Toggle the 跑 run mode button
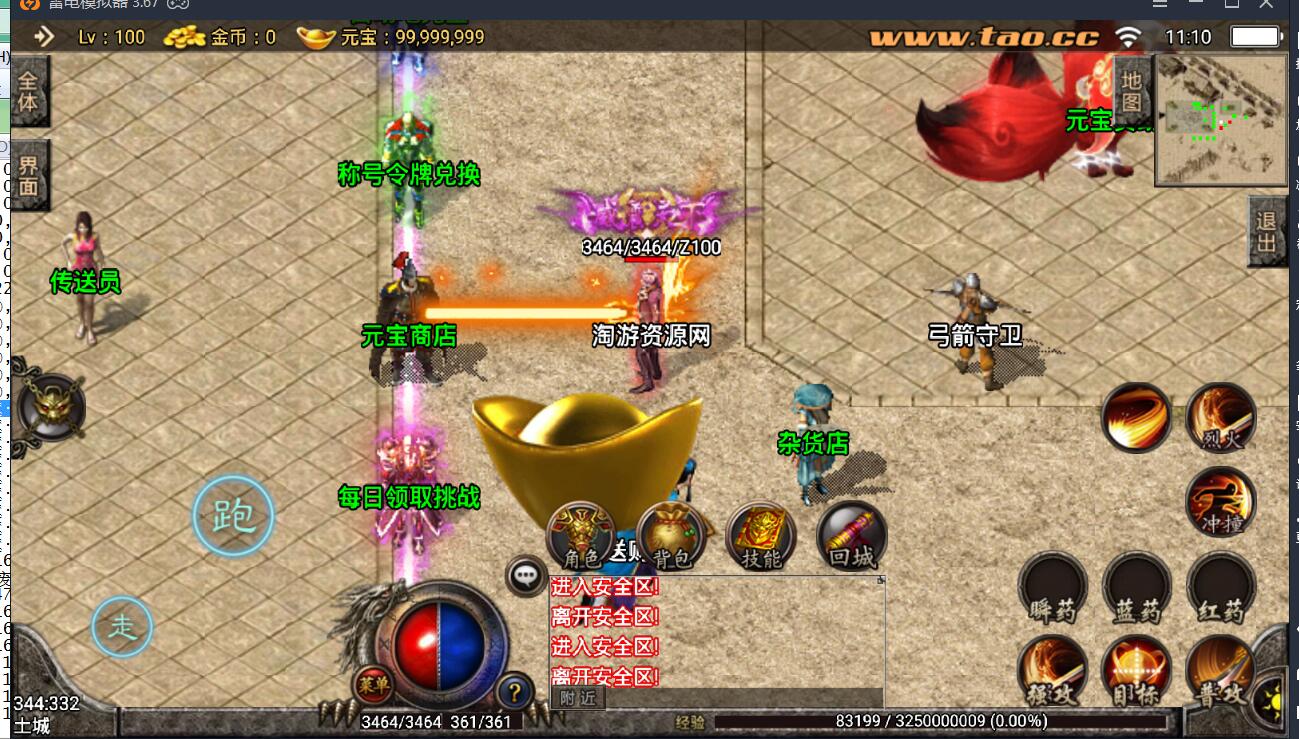The width and height of the screenshot is (1299, 739). 233,516
